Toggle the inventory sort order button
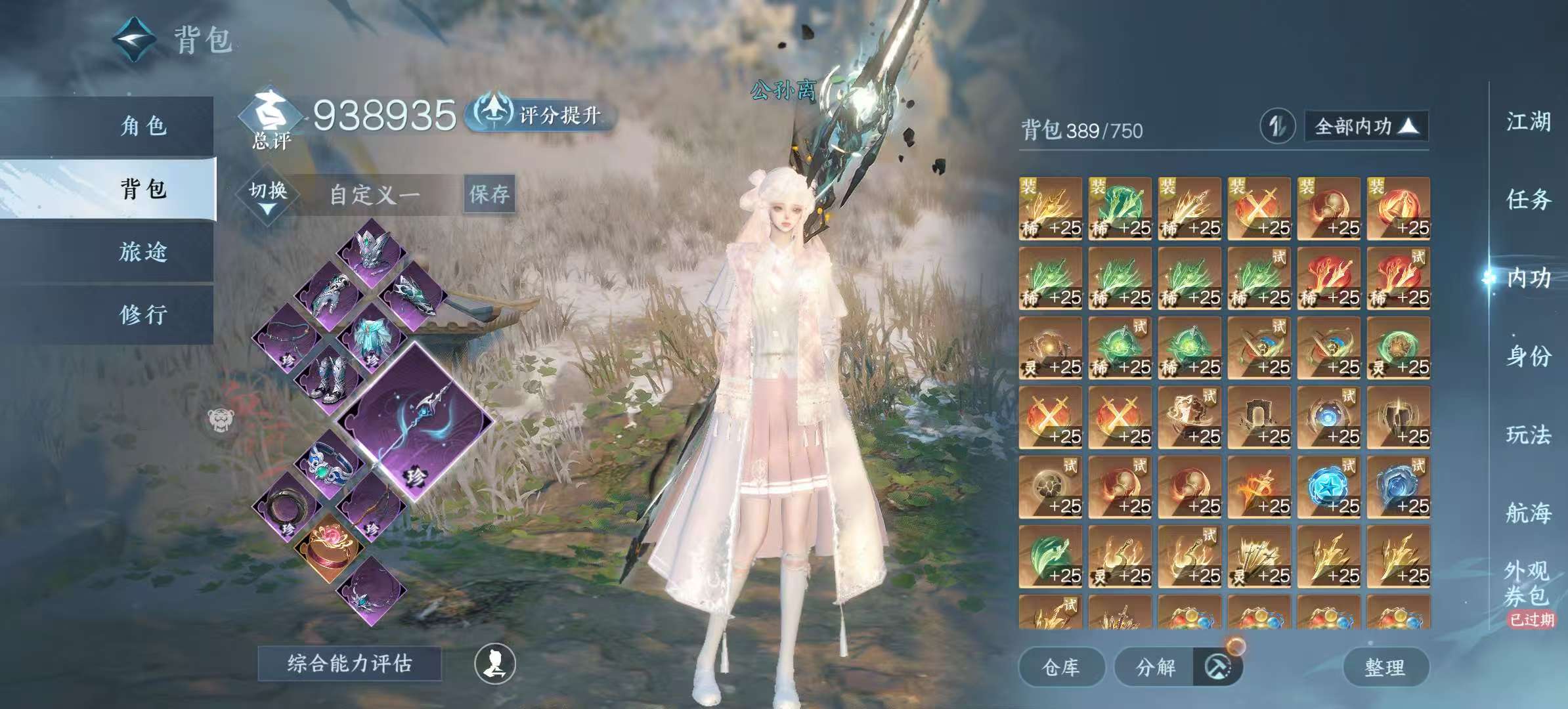 [x=1276, y=126]
